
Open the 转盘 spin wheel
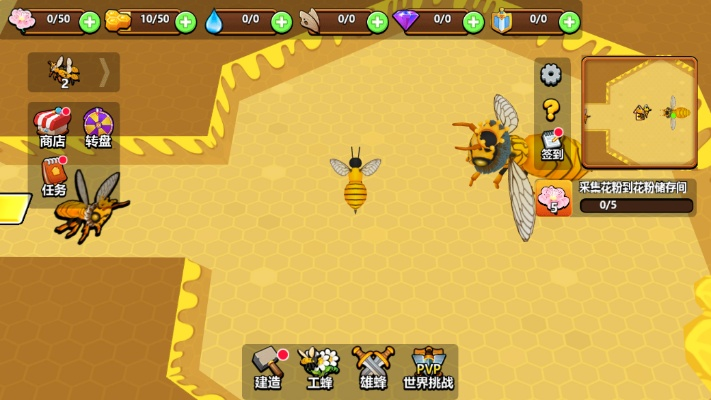click(x=98, y=128)
